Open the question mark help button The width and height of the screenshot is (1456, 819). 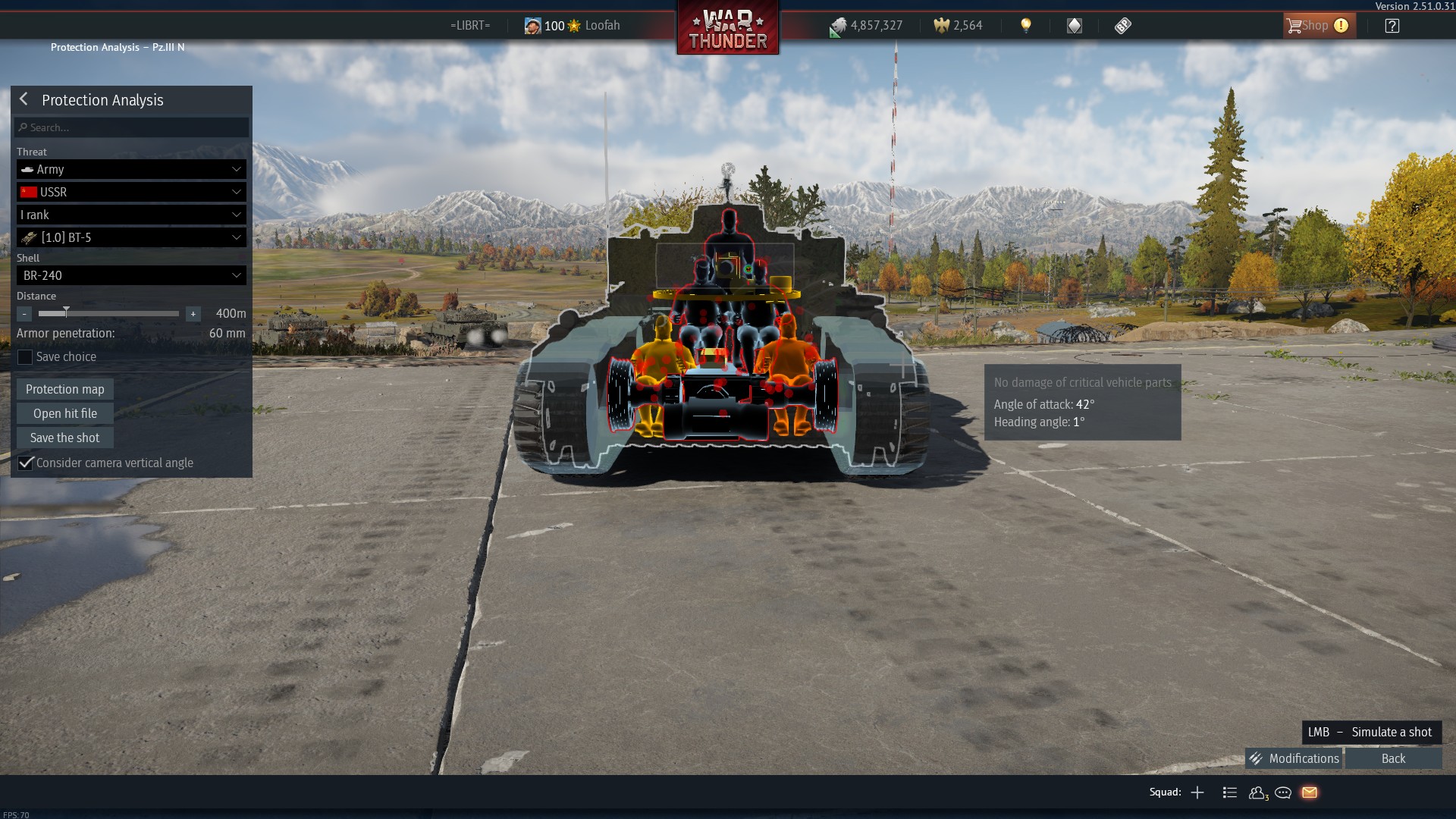pyautogui.click(x=1392, y=26)
